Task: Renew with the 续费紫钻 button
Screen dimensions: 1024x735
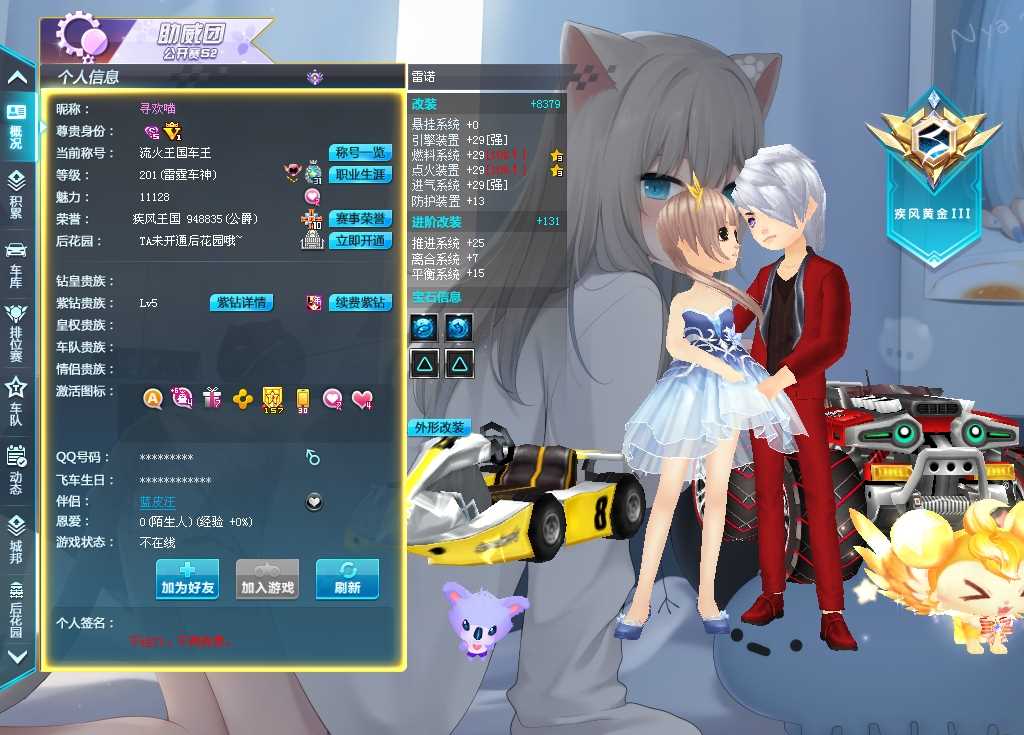Action: (x=360, y=303)
